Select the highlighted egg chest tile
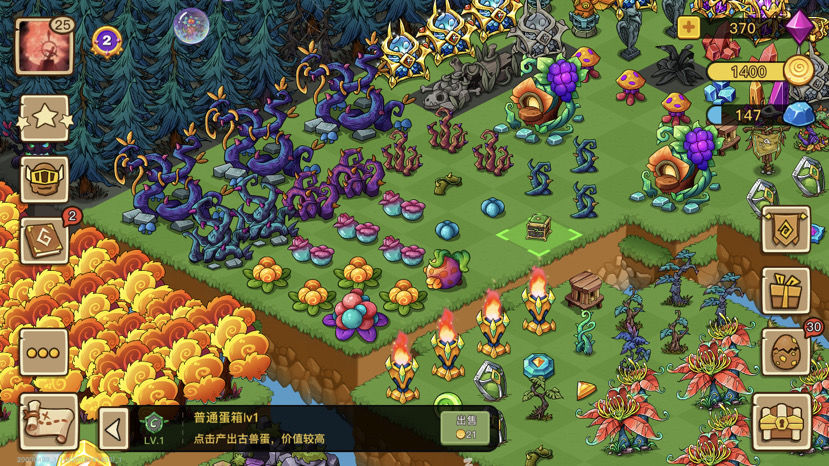 click(x=539, y=229)
